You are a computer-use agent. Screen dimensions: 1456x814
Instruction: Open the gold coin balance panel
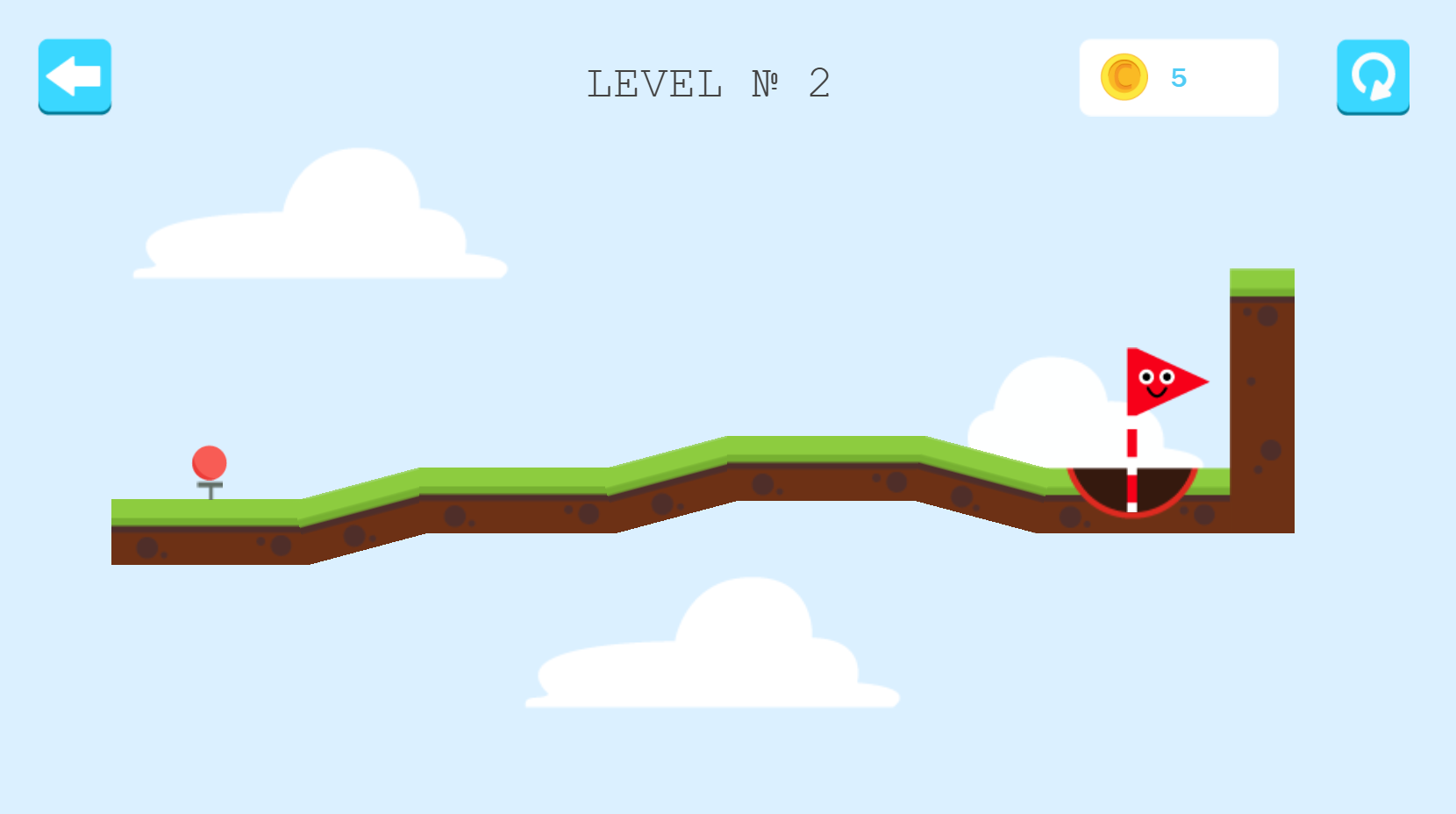tap(1178, 77)
